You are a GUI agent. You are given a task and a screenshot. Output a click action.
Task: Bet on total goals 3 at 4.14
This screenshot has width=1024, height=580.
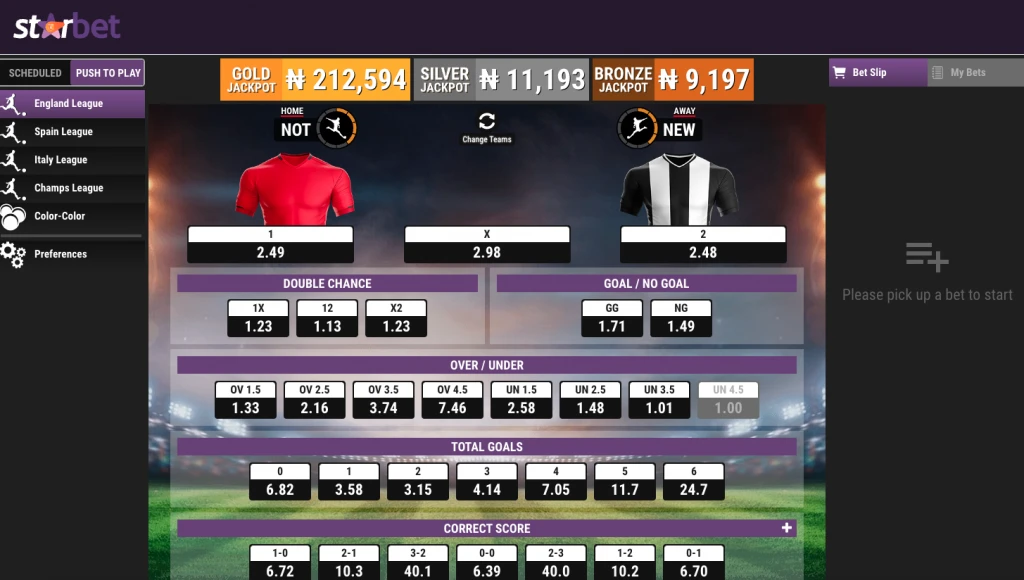coord(487,482)
